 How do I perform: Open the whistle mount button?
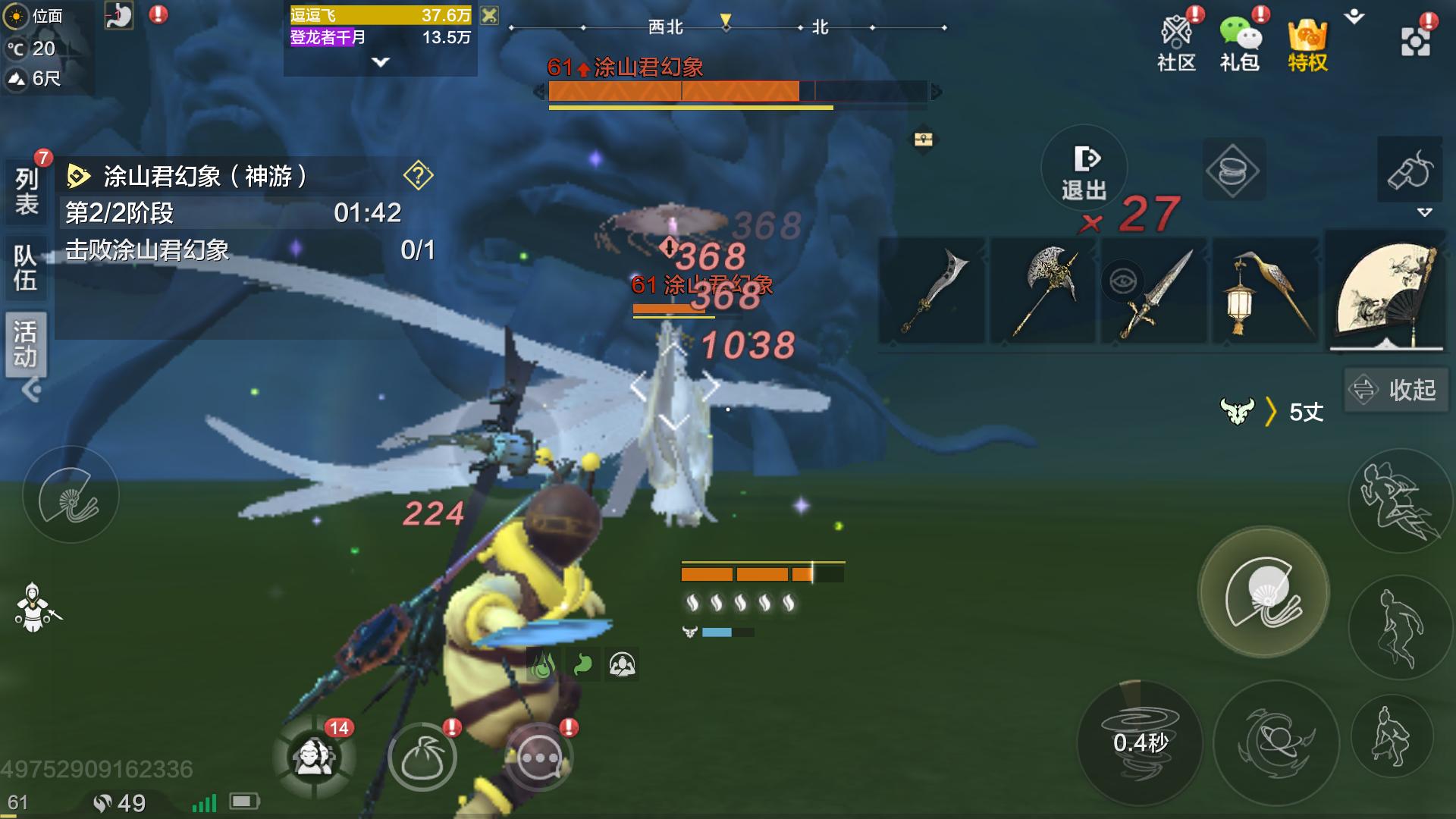click(1409, 170)
